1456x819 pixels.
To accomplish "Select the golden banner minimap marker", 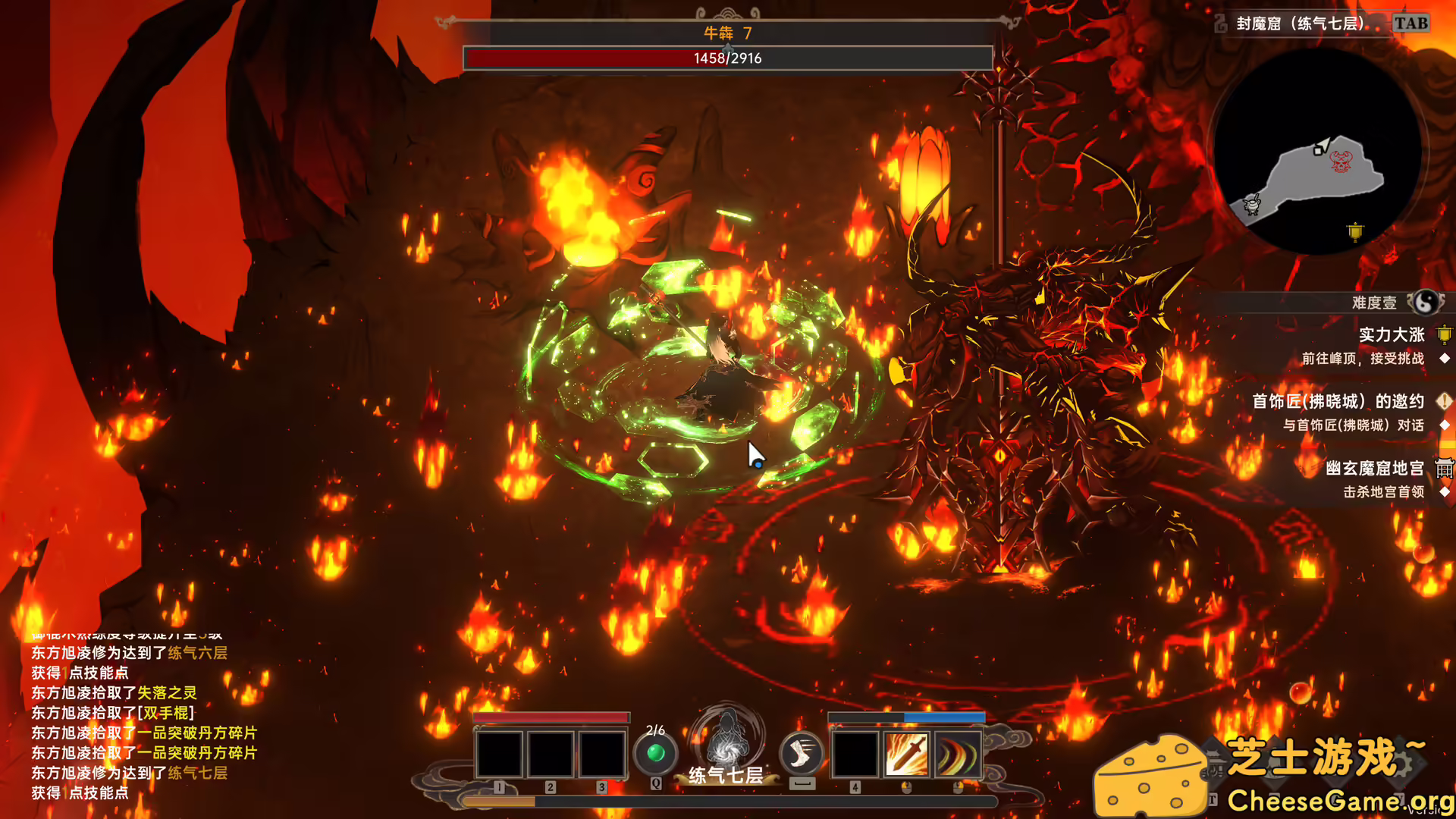I will [x=1355, y=231].
